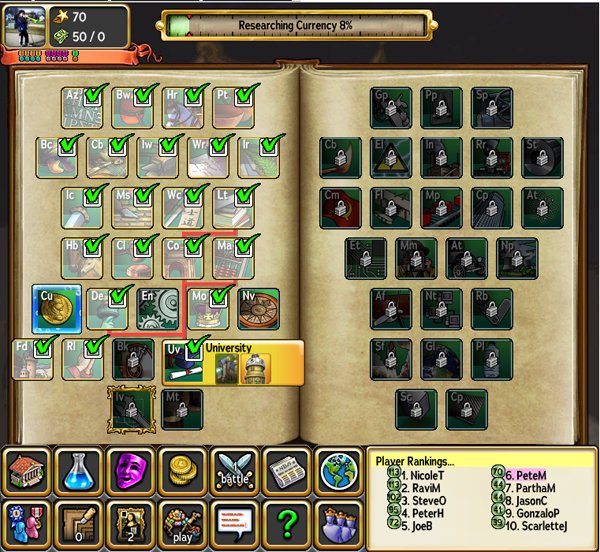
Task: Click the green question mark help button
Action: tap(287, 522)
